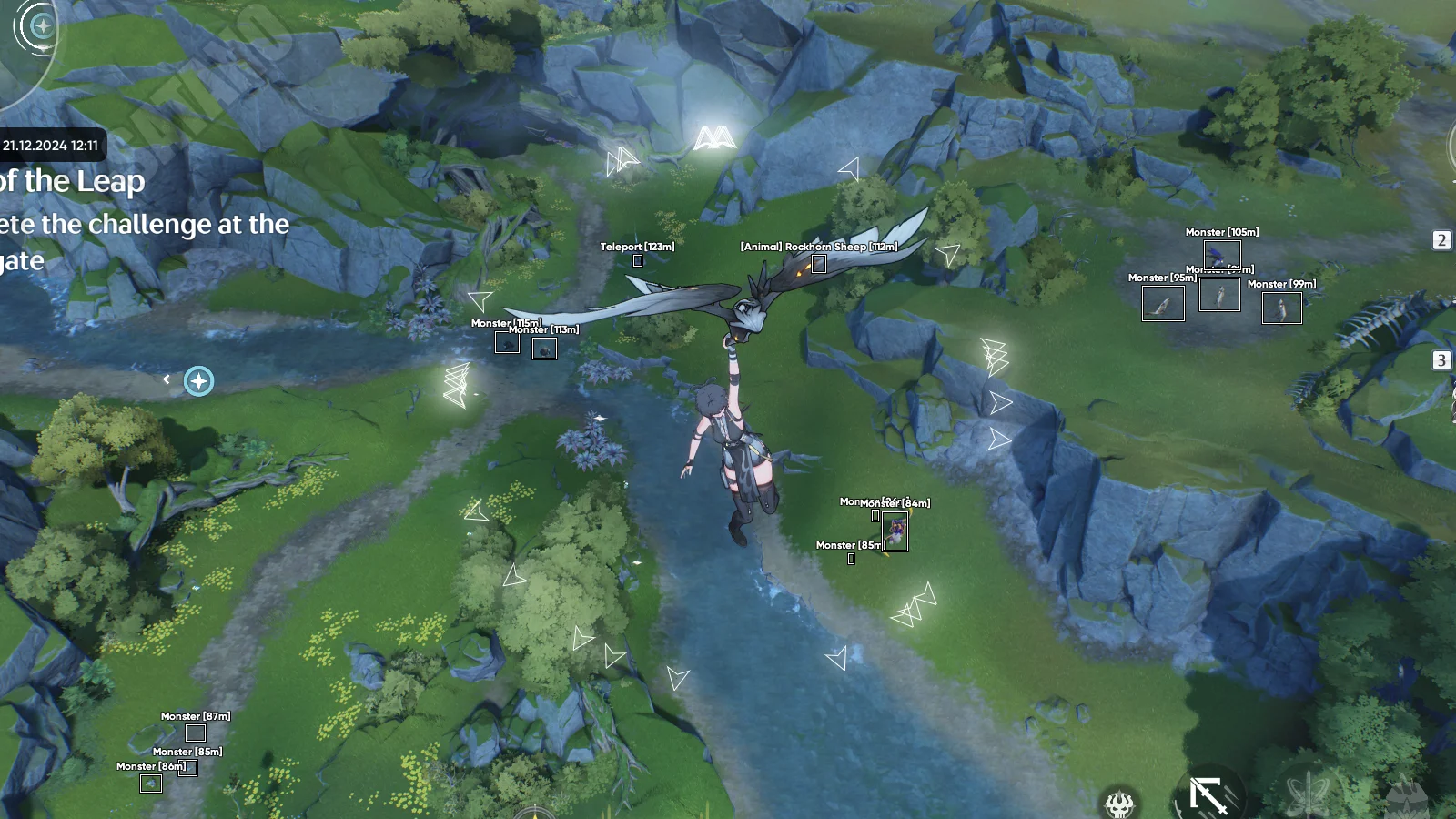
Task: Open the minimap in the corner
Action: (x=25, y=36)
